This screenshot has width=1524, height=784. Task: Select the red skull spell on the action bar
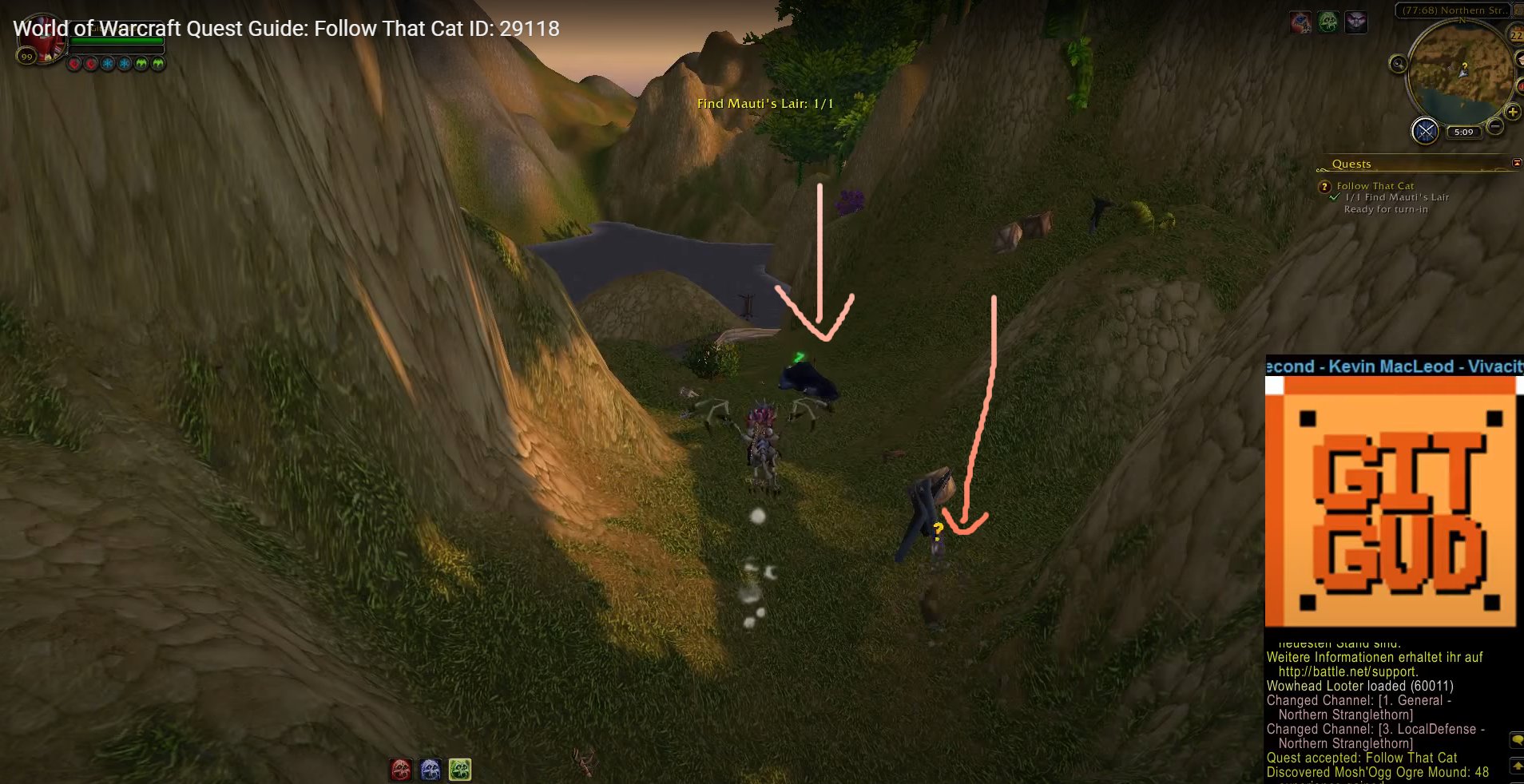pyautogui.click(x=399, y=769)
